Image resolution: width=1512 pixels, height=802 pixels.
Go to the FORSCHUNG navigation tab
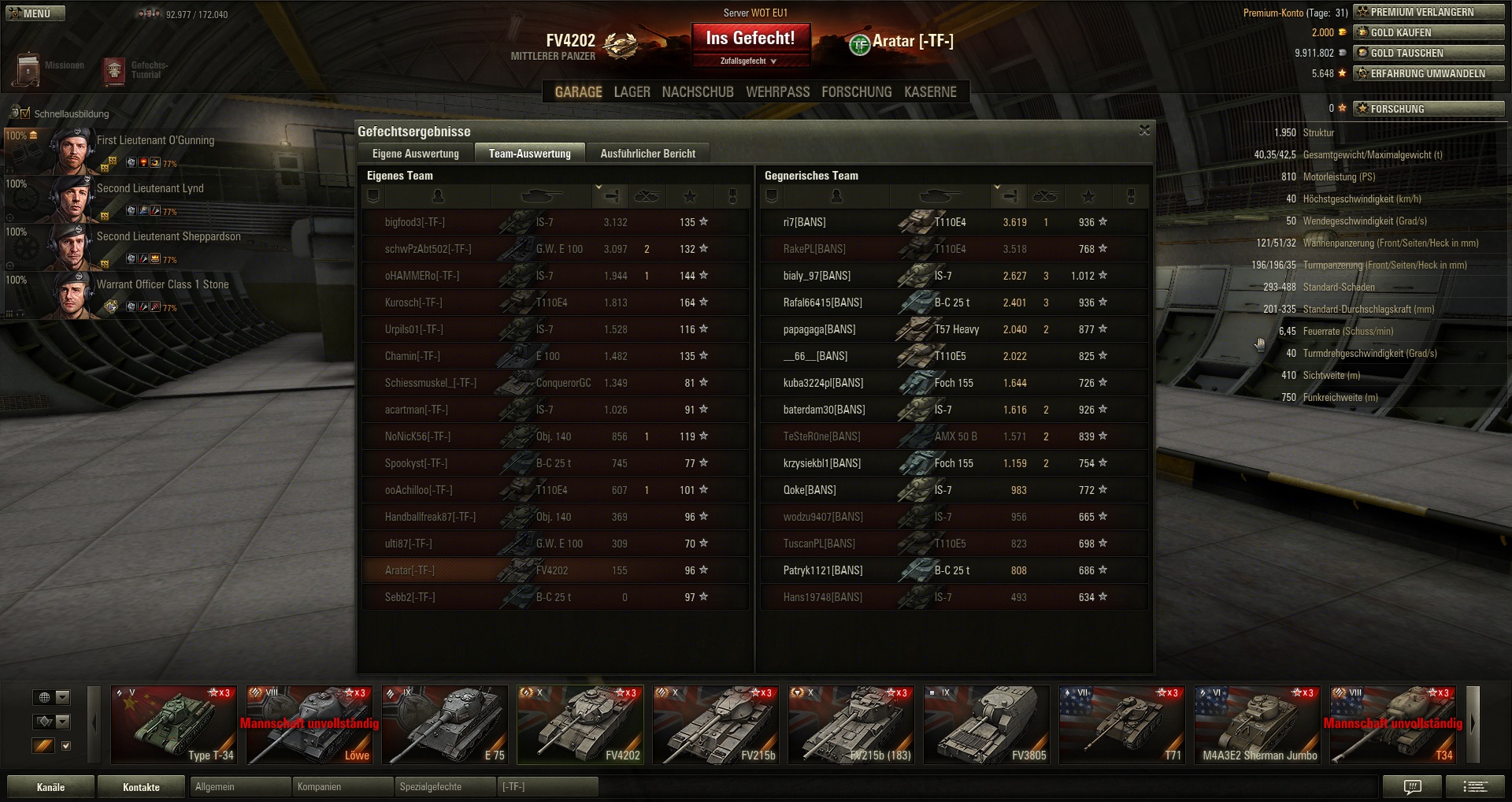[856, 92]
